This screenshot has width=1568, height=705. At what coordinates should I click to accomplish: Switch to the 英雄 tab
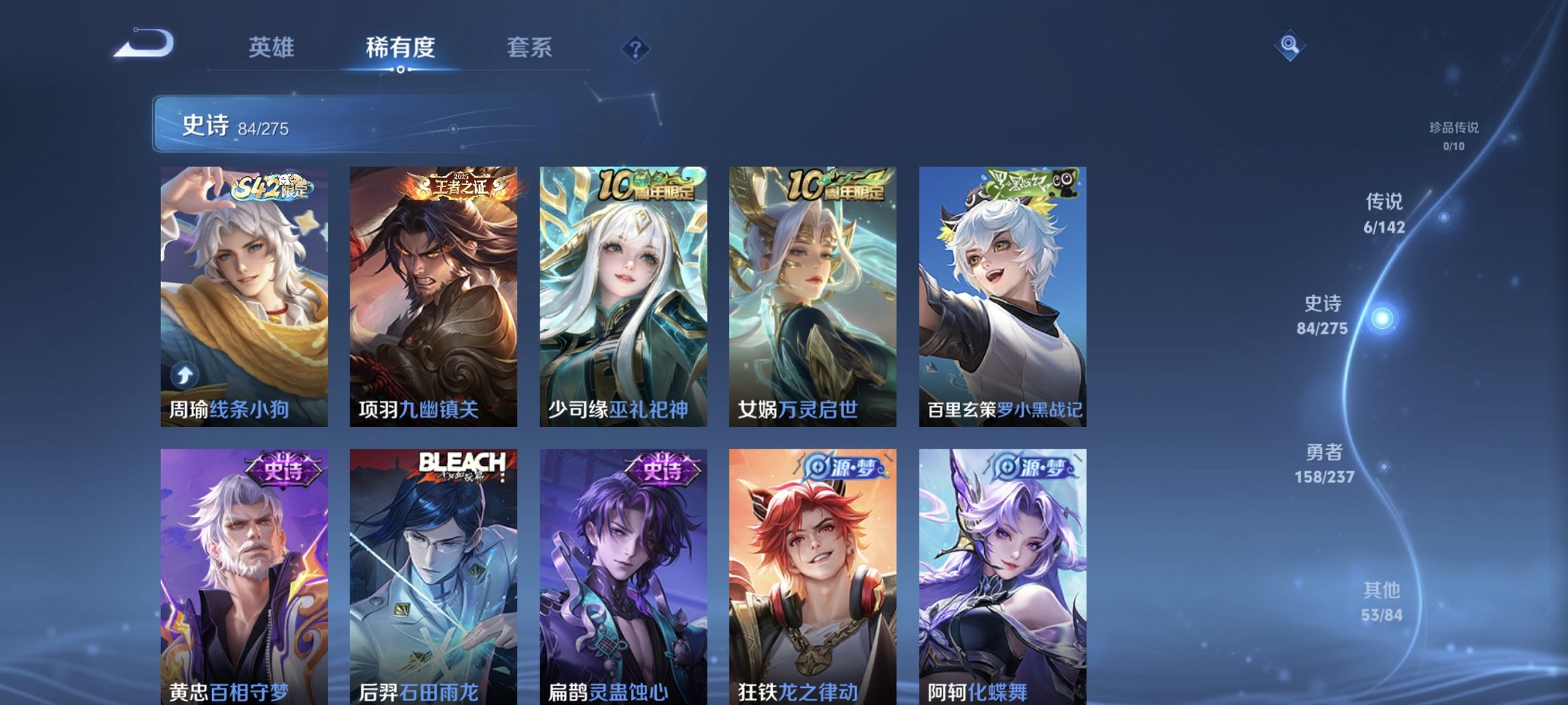[x=271, y=48]
